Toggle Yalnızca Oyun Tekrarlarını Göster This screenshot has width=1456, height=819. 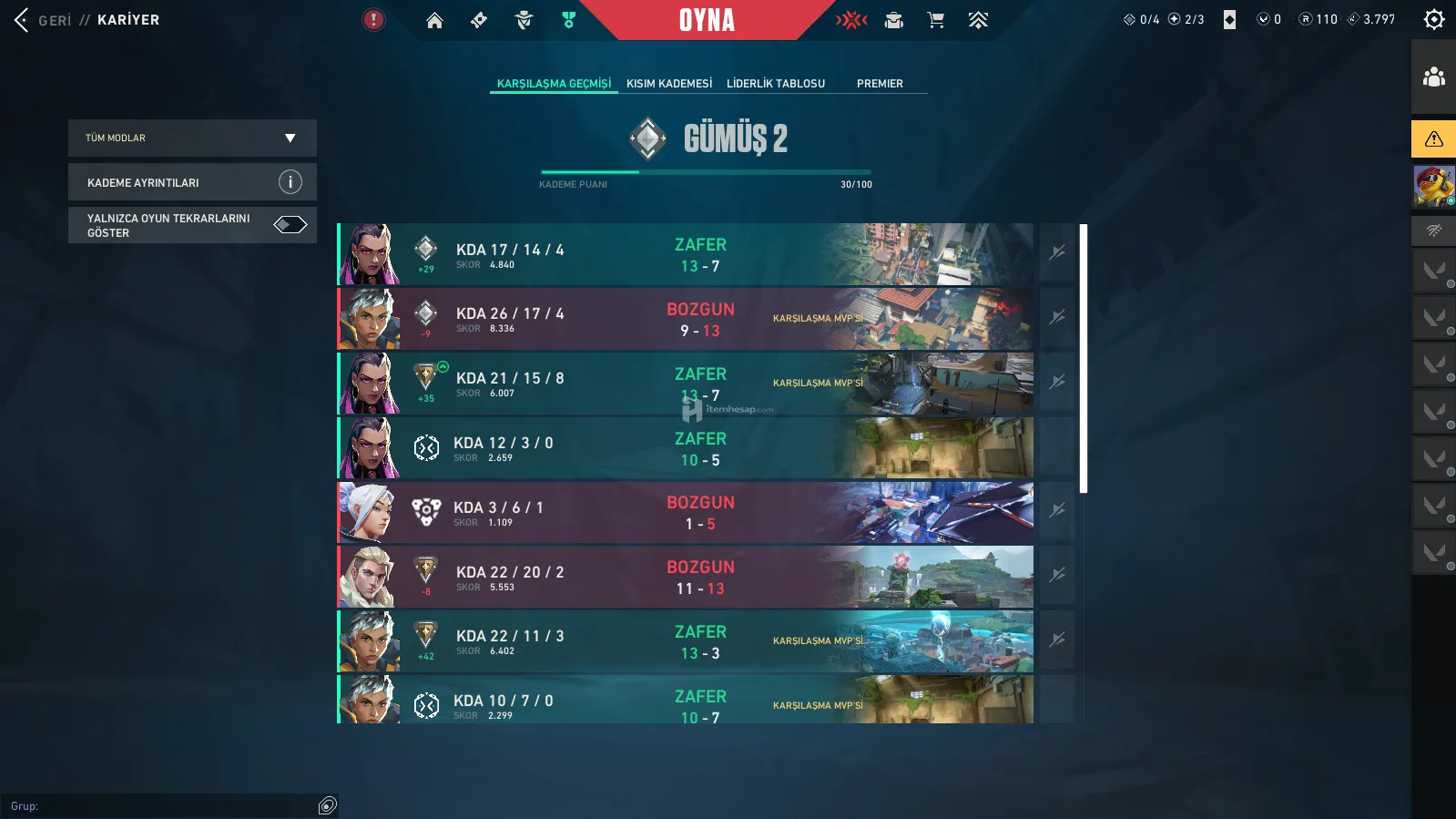pyautogui.click(x=290, y=225)
